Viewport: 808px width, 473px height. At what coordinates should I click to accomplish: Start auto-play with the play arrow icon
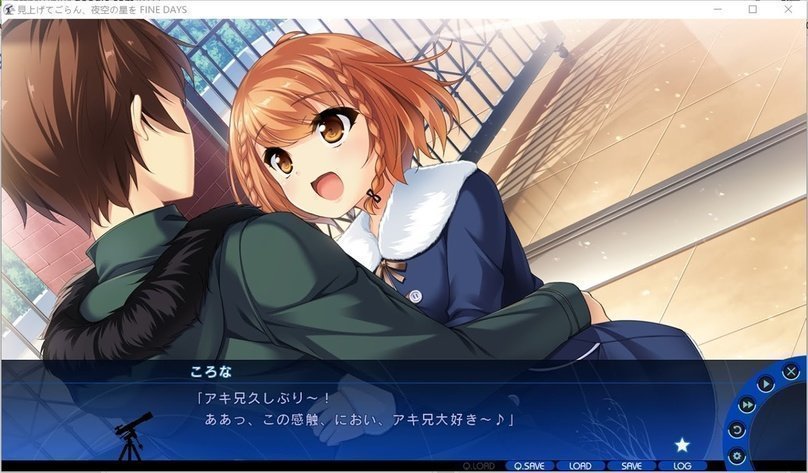[x=765, y=384]
